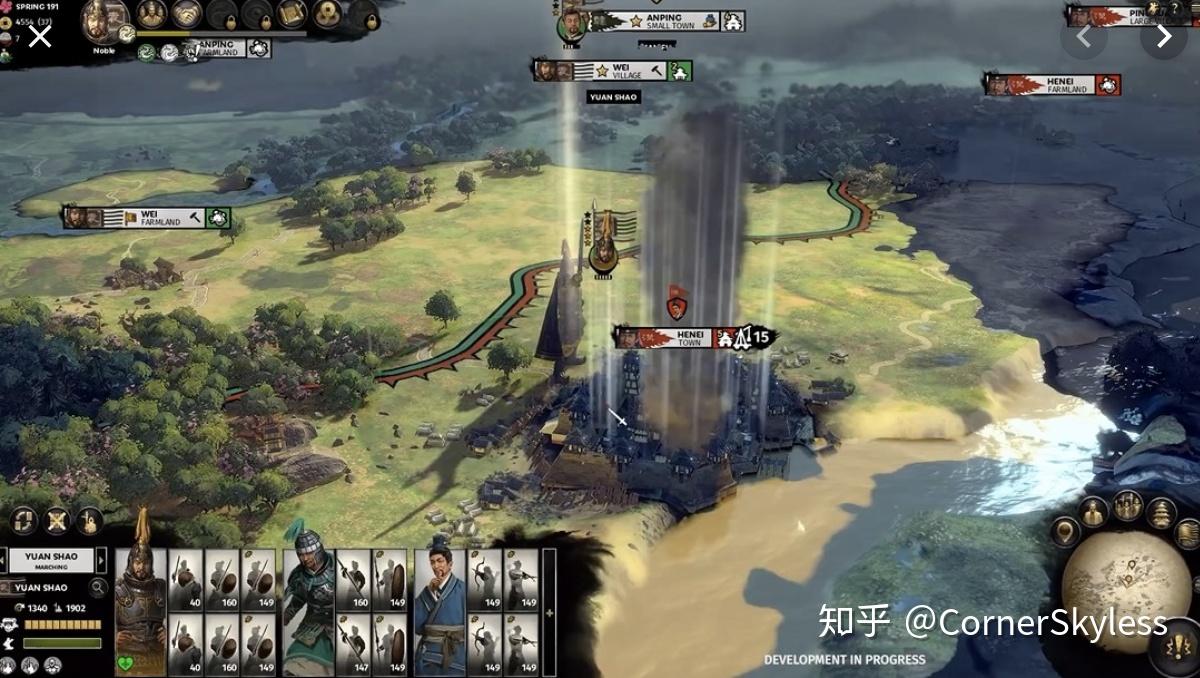
Task: Select the Wei Village settlement label
Action: (x=612, y=71)
